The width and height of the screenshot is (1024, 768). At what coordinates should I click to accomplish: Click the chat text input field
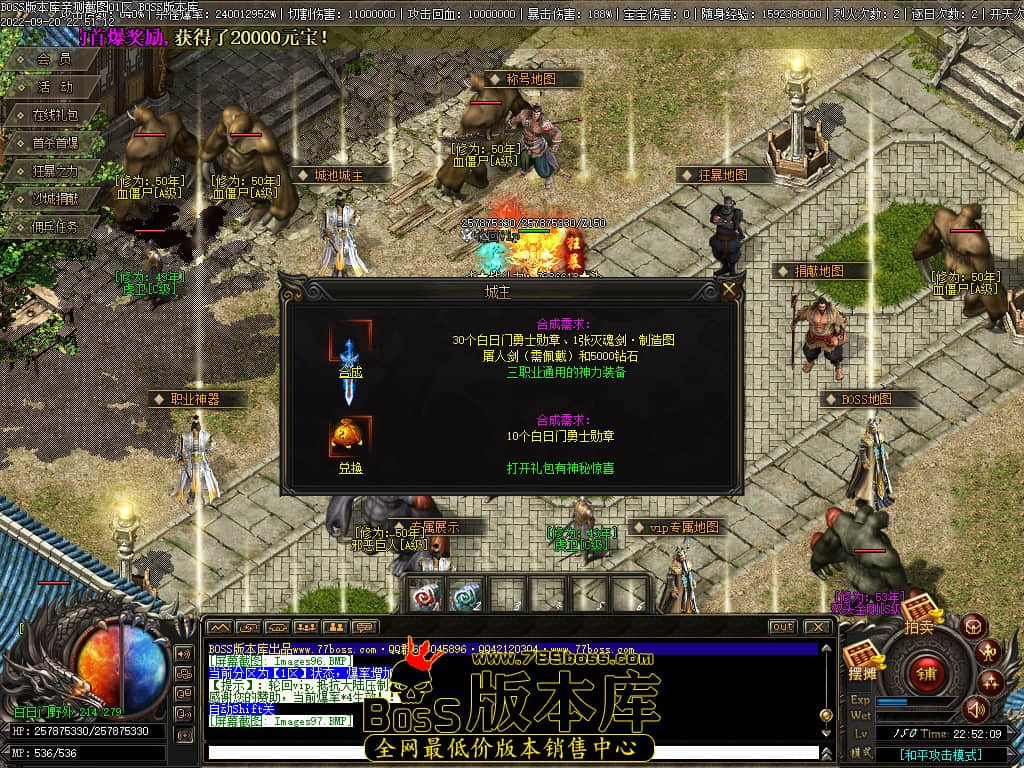[500, 753]
